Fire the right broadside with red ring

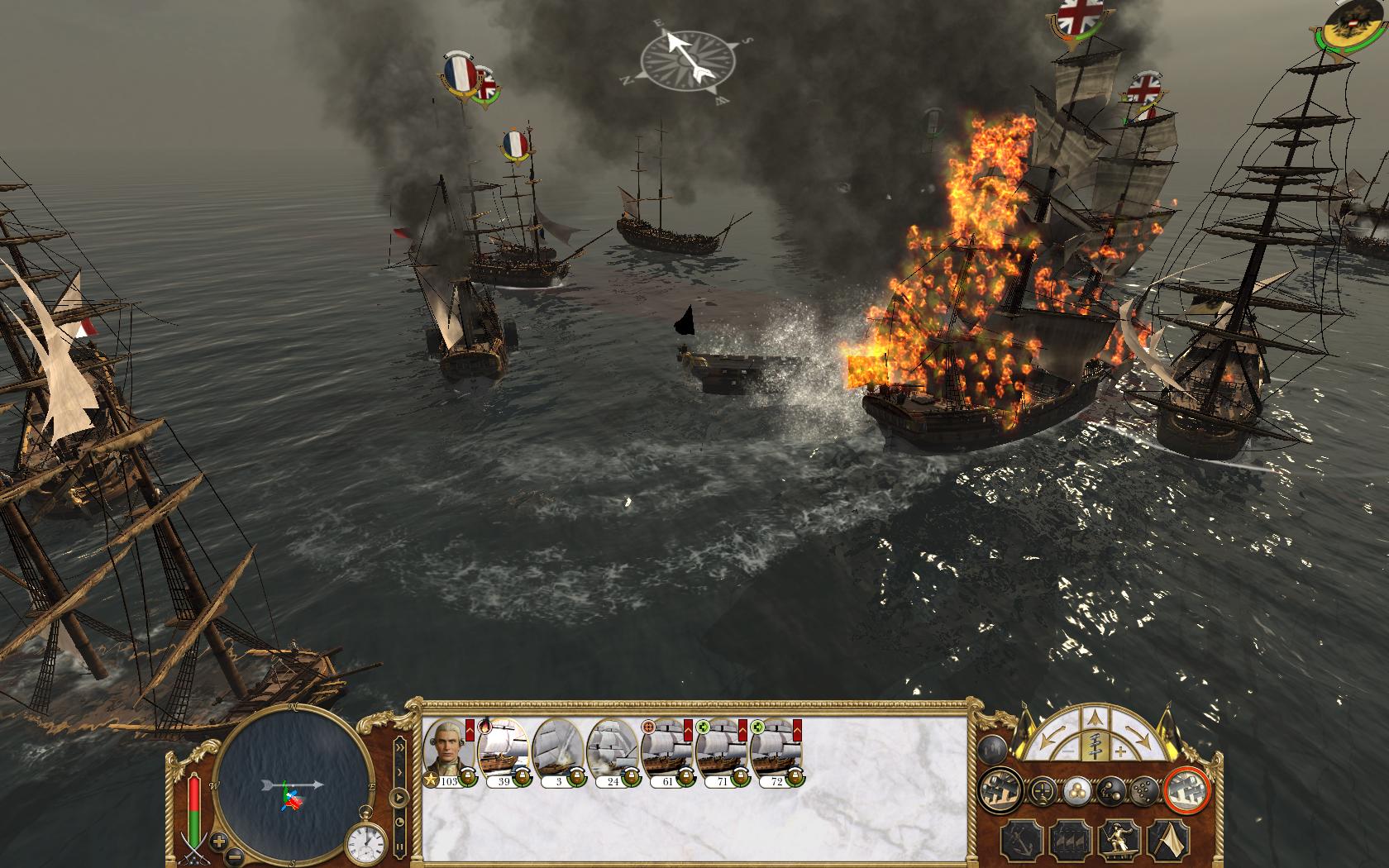[1187, 791]
